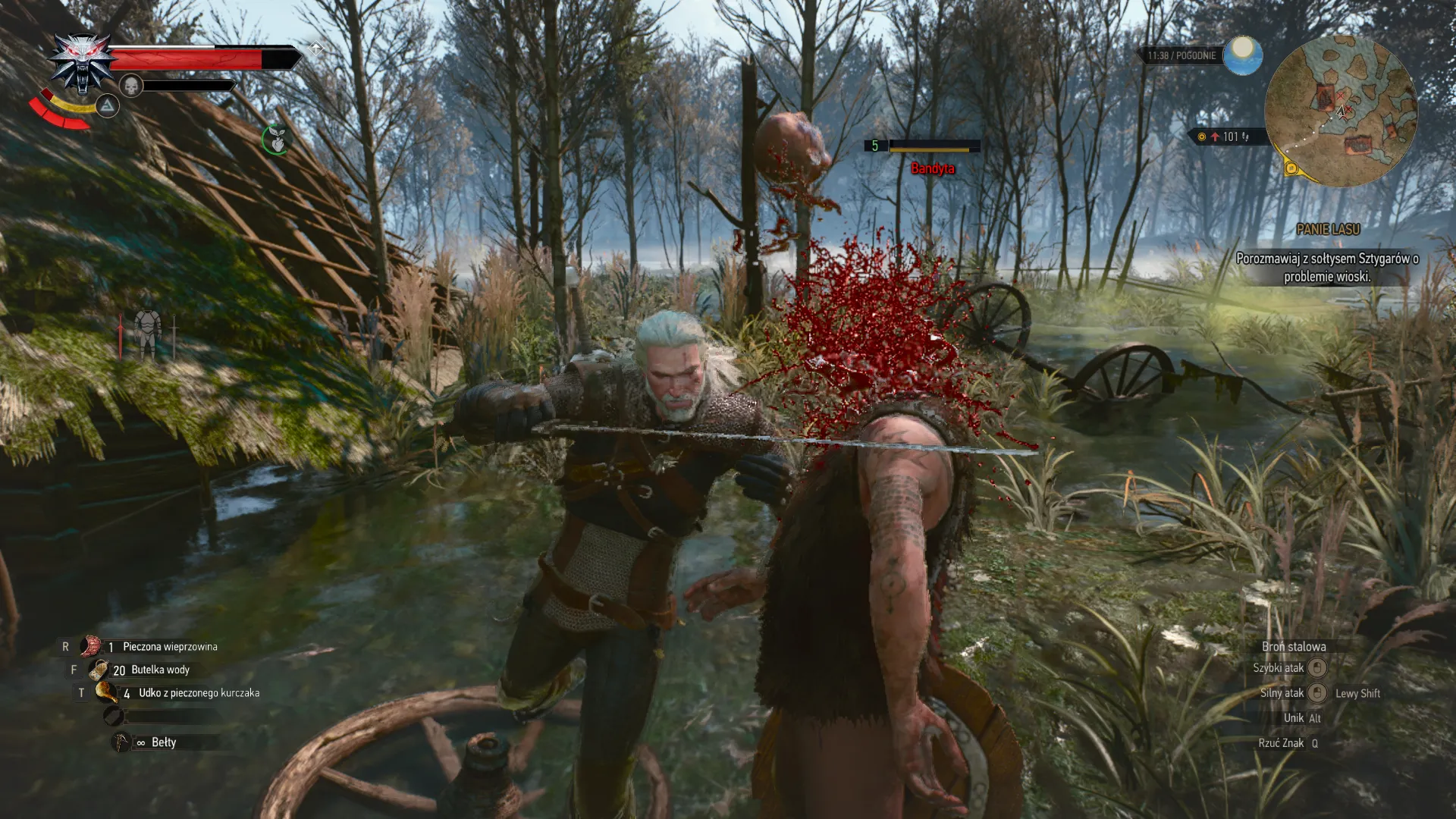The height and width of the screenshot is (819, 1456).
Task: Click the weather sun icon
Action: click(x=1241, y=55)
